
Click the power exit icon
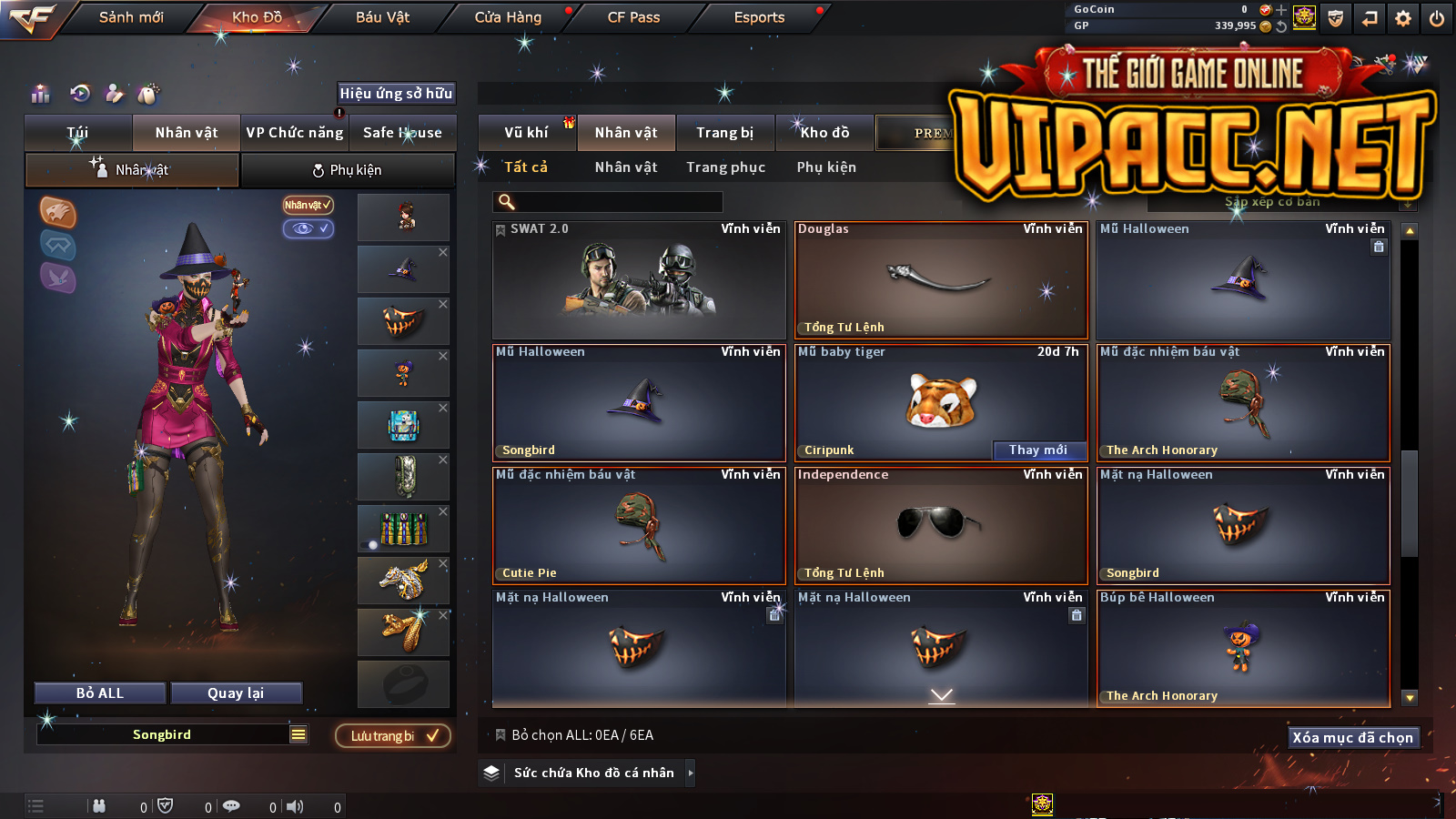point(1437,18)
